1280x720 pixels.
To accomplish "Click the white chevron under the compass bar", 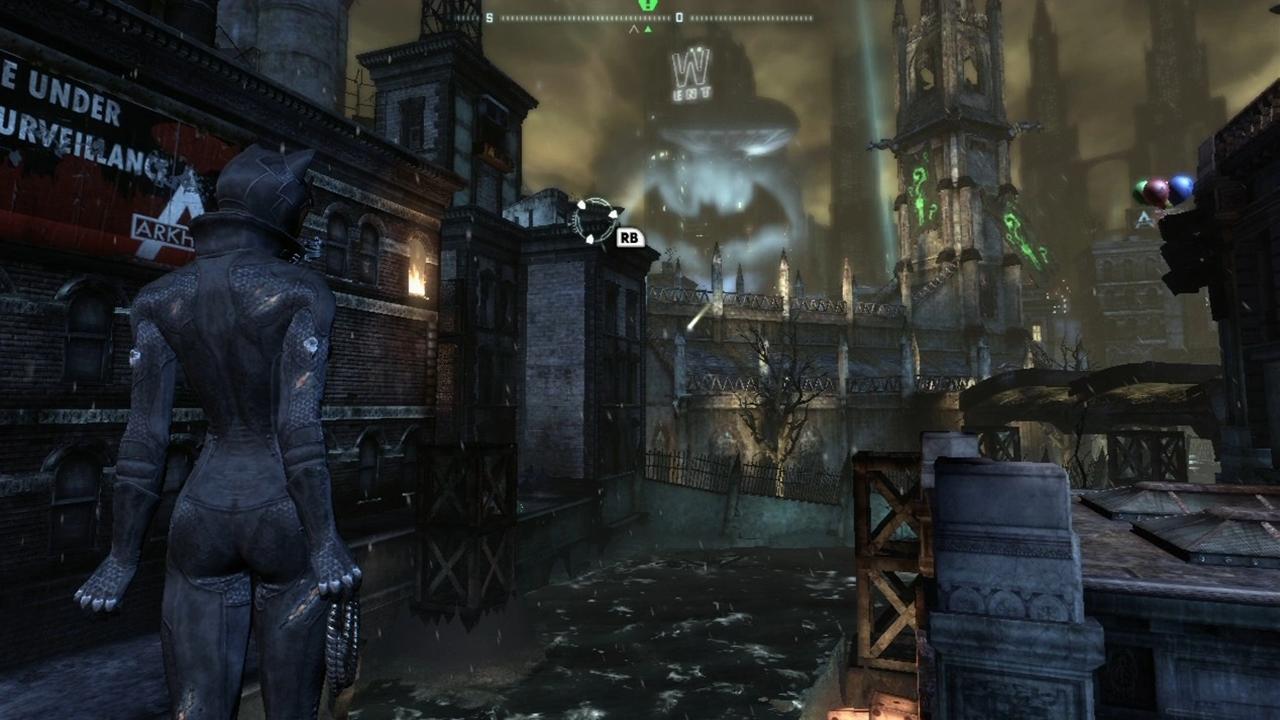I will pos(633,28).
